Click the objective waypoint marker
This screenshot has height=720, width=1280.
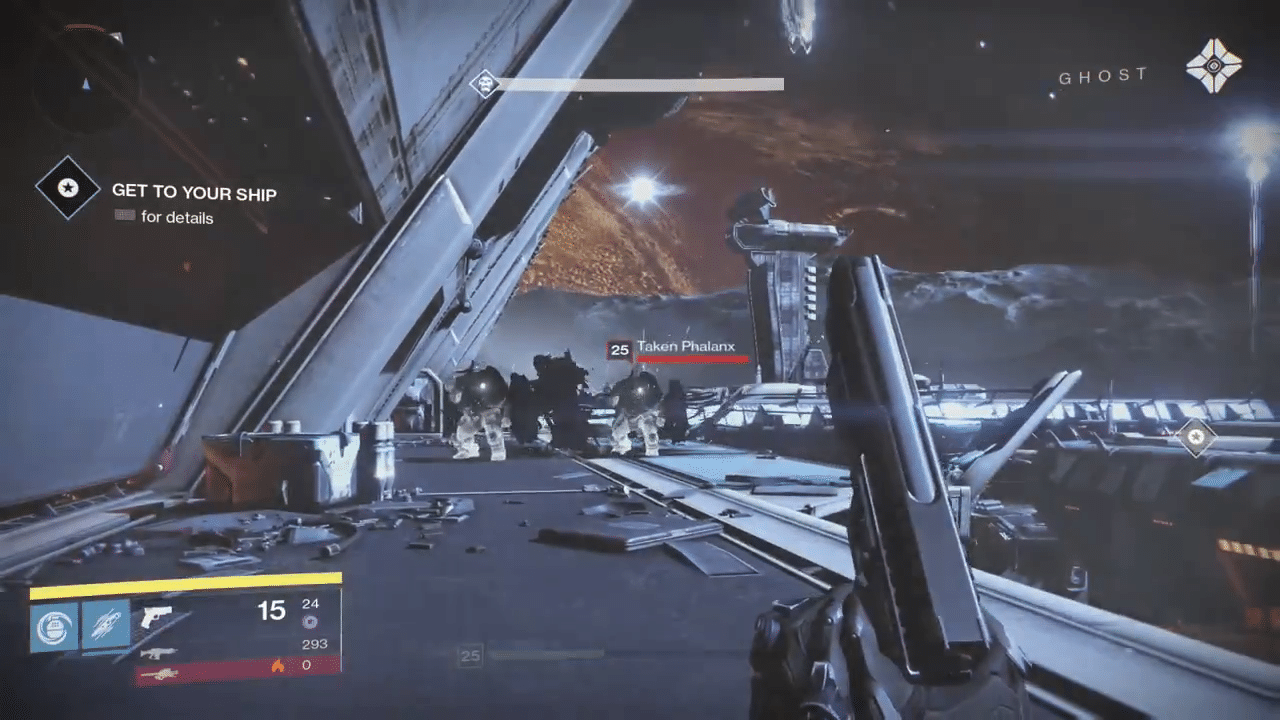[1195, 437]
